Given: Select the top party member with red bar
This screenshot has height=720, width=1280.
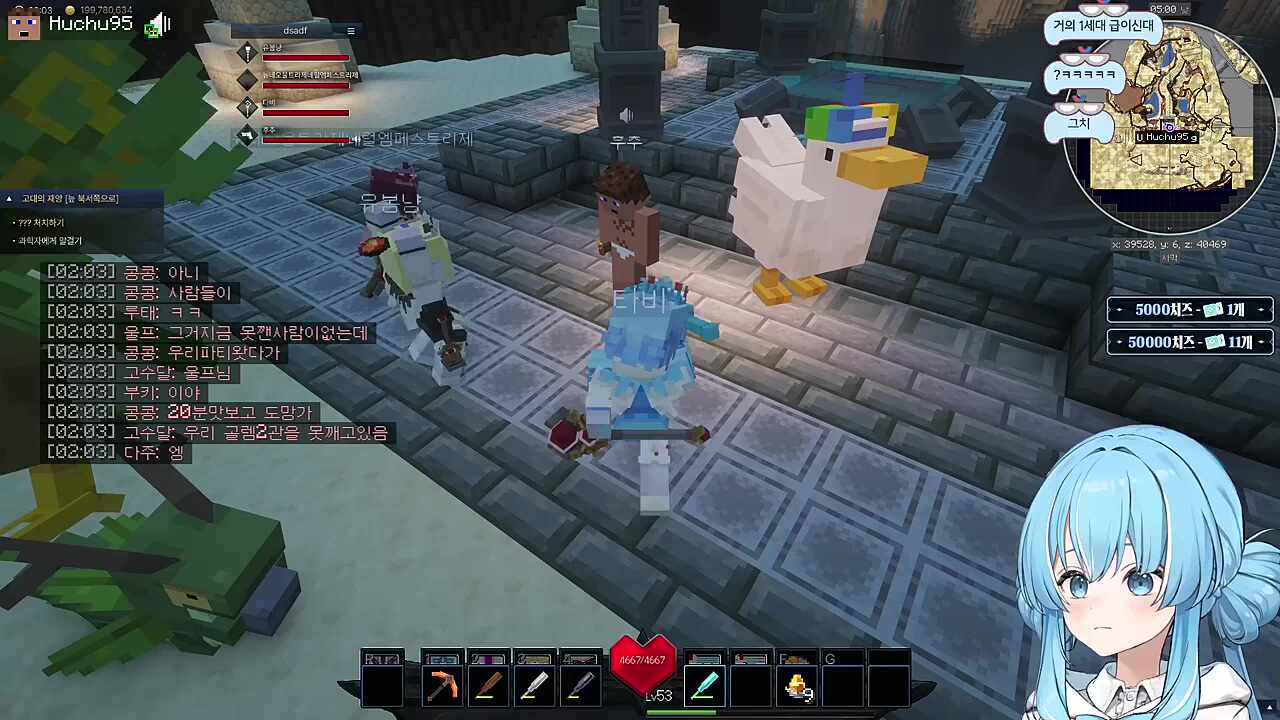Looking at the screenshot, I should [300, 52].
